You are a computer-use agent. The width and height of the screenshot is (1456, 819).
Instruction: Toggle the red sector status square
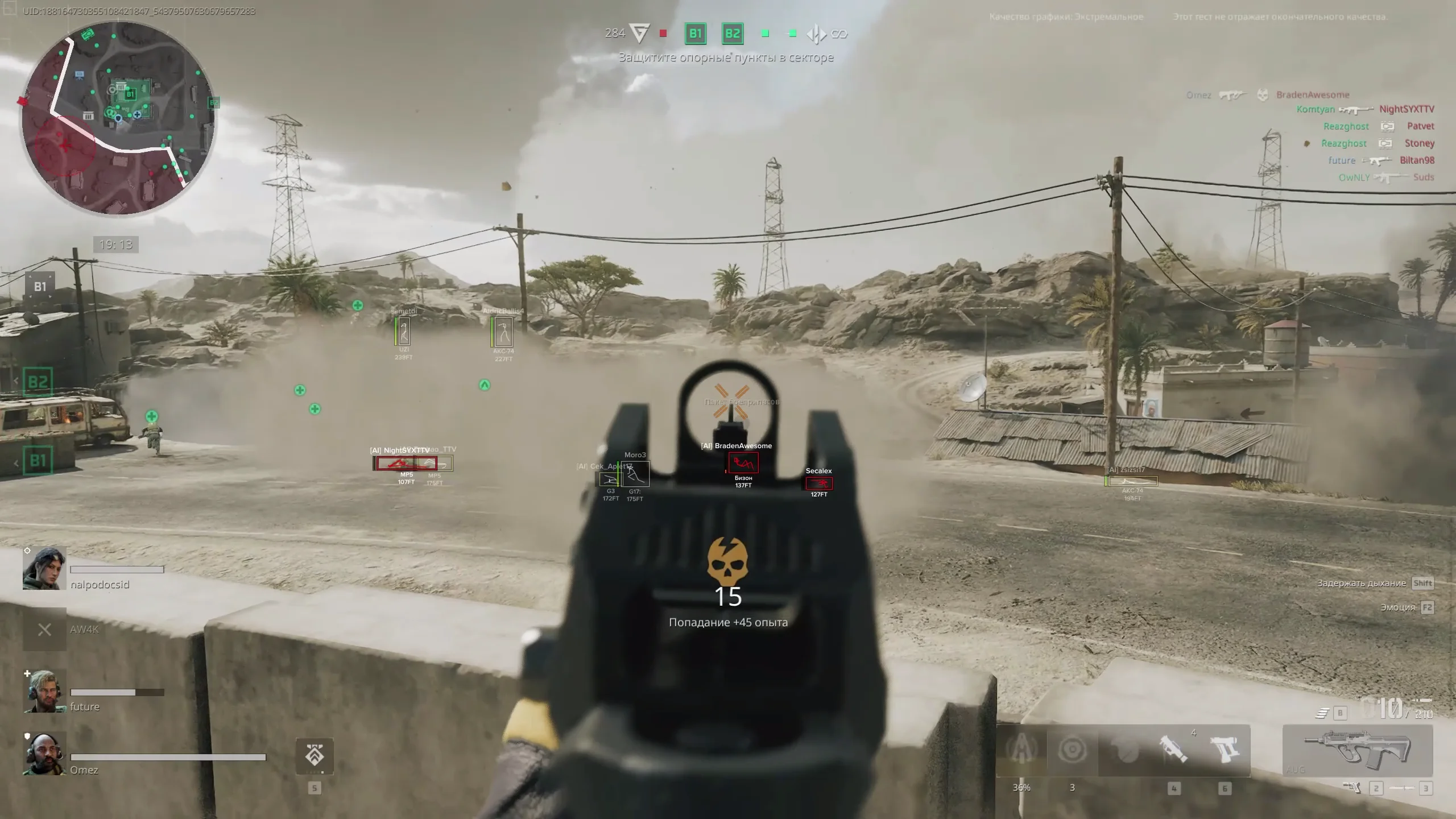tap(663, 33)
